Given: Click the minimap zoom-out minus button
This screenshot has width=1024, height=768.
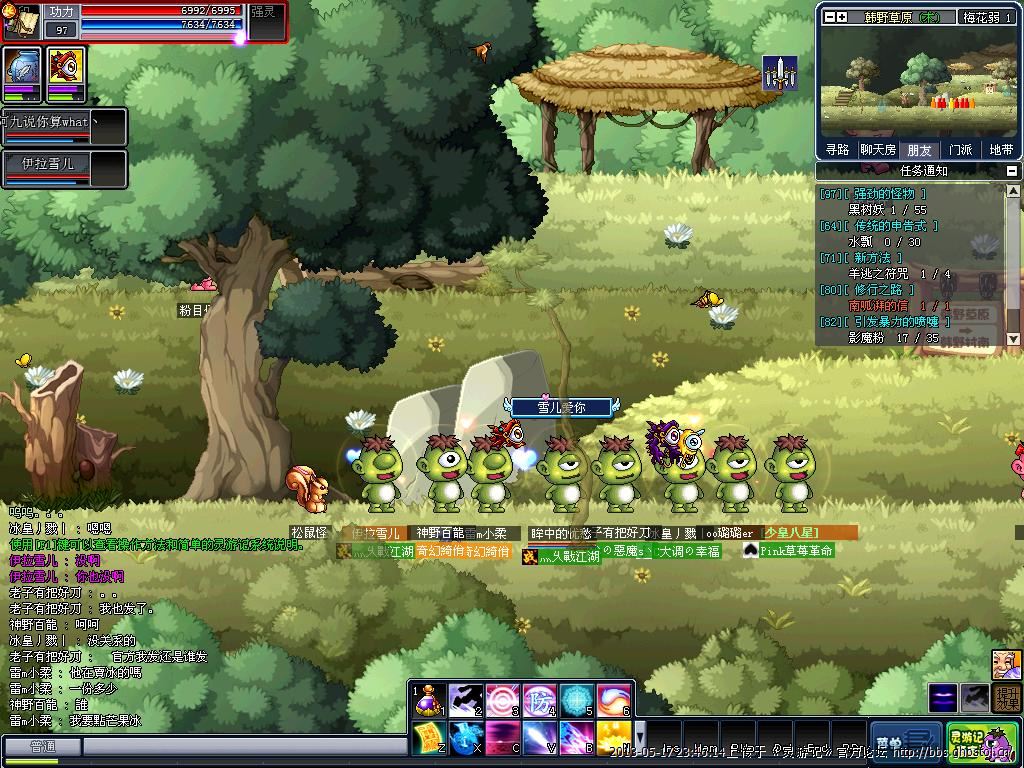Looking at the screenshot, I should (829, 17).
